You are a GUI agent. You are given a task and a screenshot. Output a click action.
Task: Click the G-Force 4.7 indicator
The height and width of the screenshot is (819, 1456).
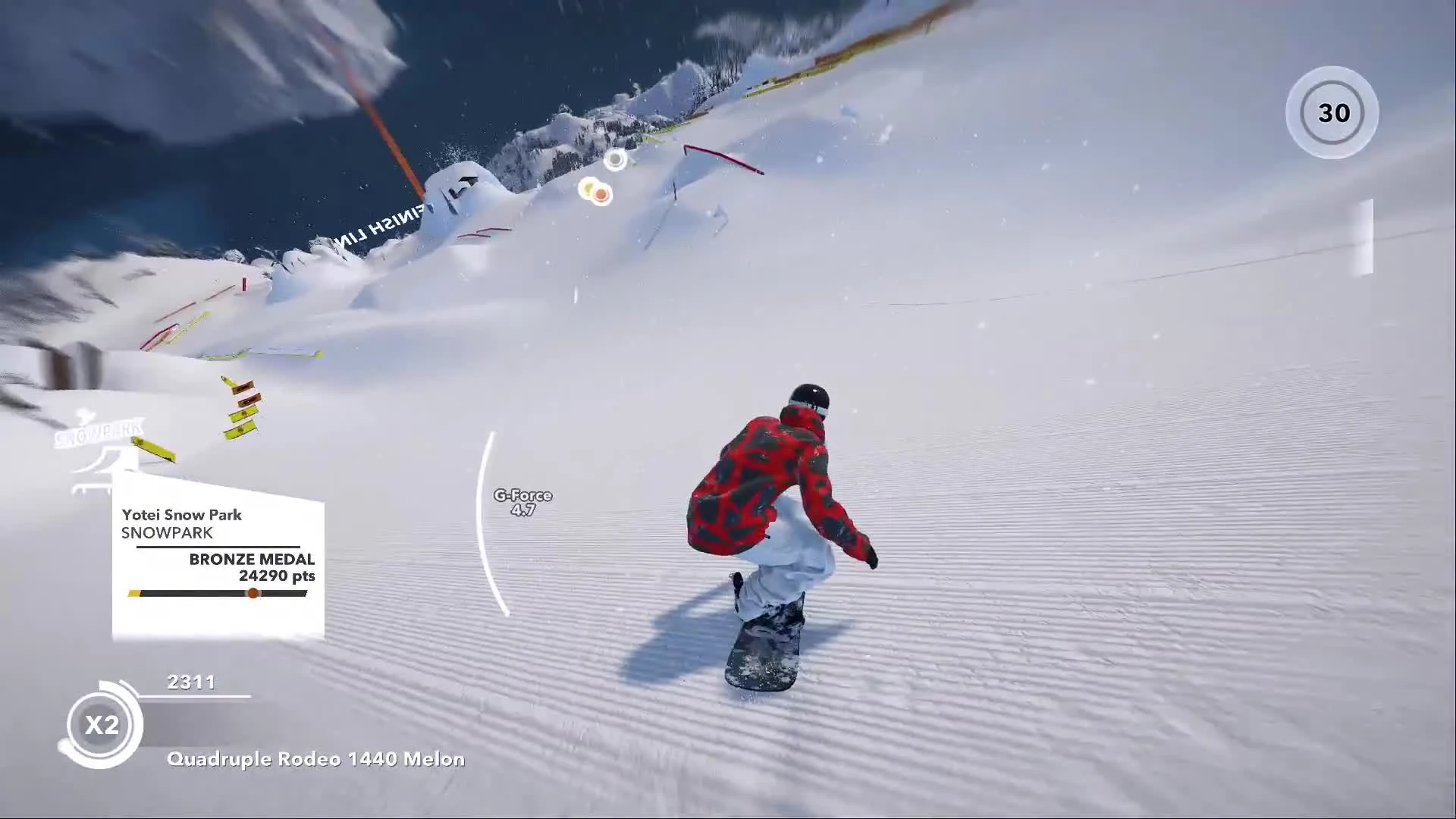[522, 502]
